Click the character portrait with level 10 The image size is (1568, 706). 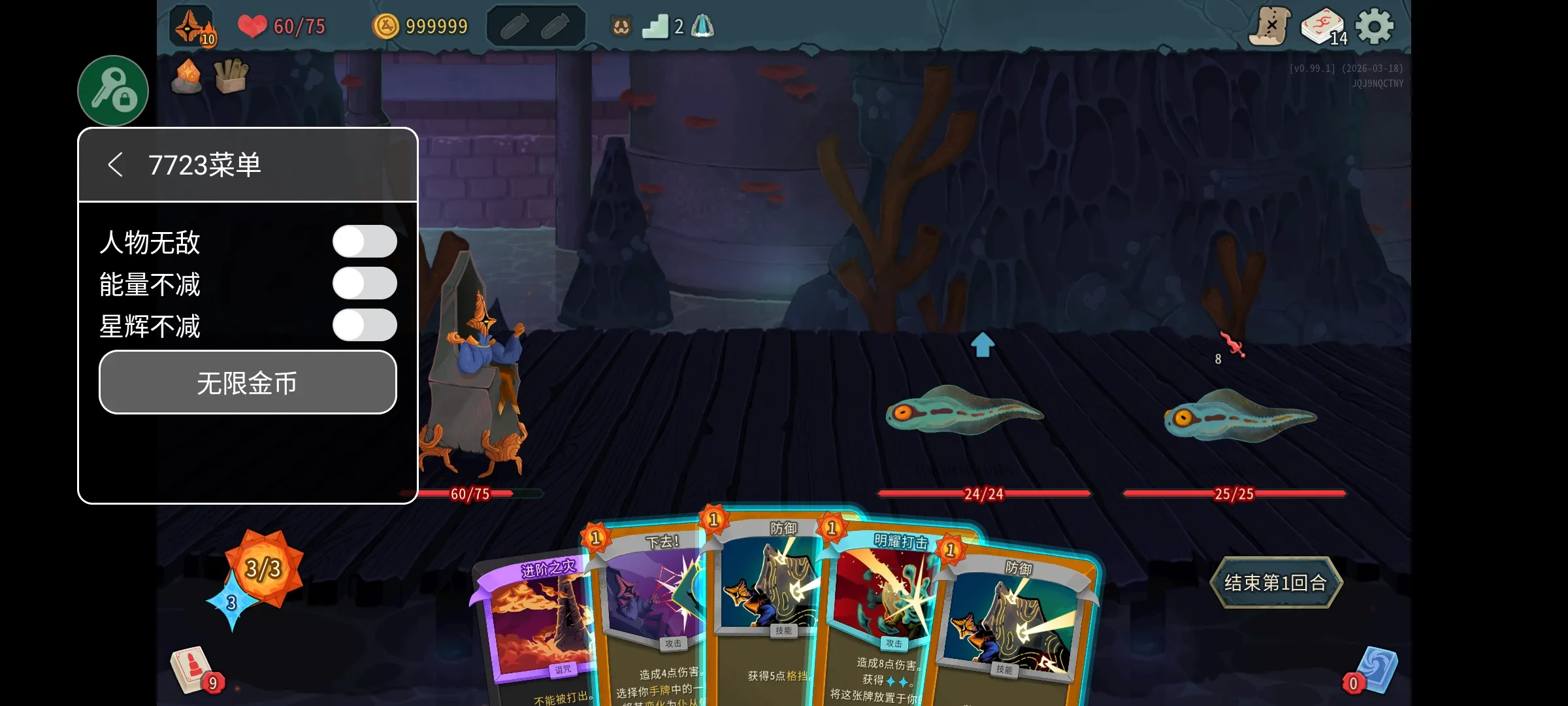(x=192, y=27)
